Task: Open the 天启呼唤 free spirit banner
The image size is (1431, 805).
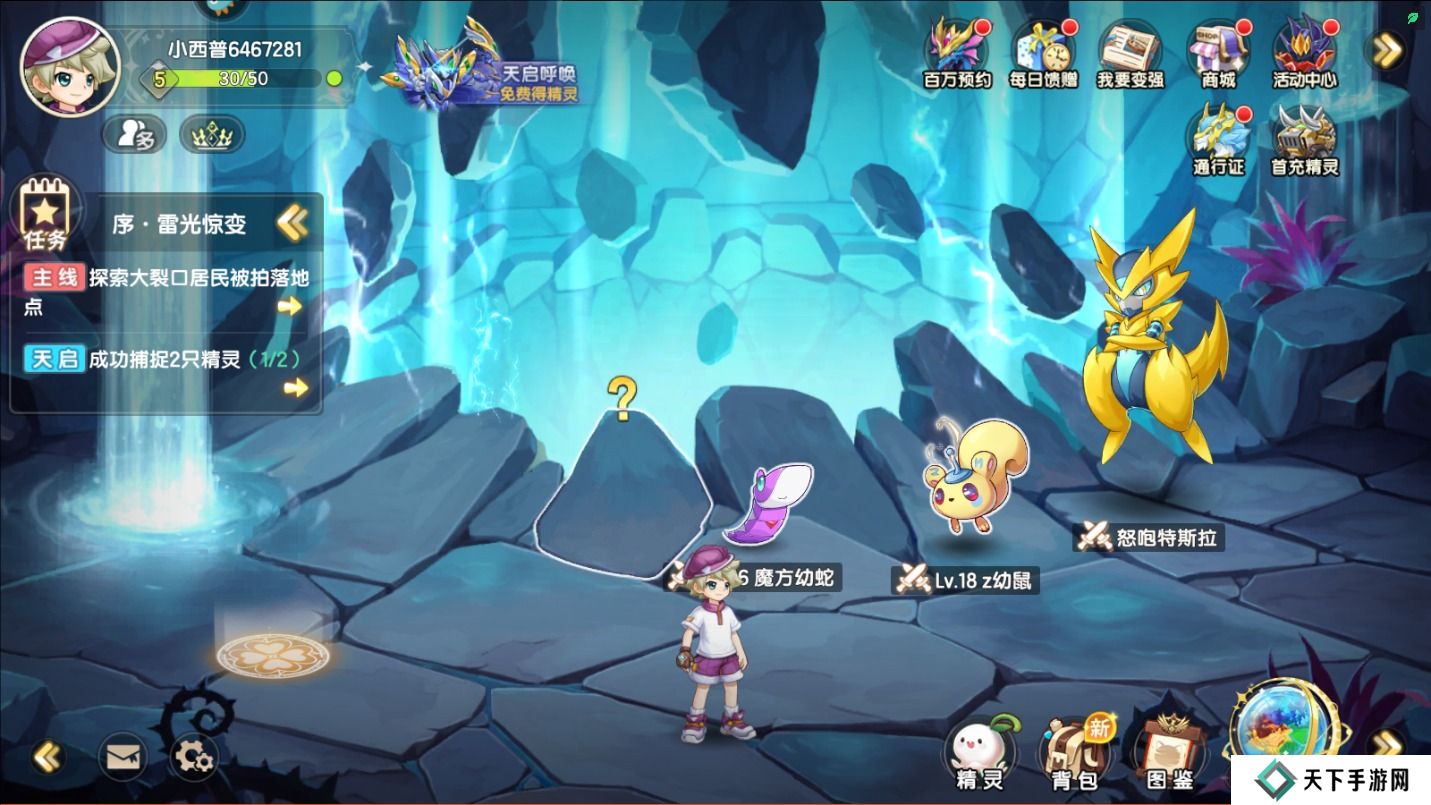Action: point(488,72)
